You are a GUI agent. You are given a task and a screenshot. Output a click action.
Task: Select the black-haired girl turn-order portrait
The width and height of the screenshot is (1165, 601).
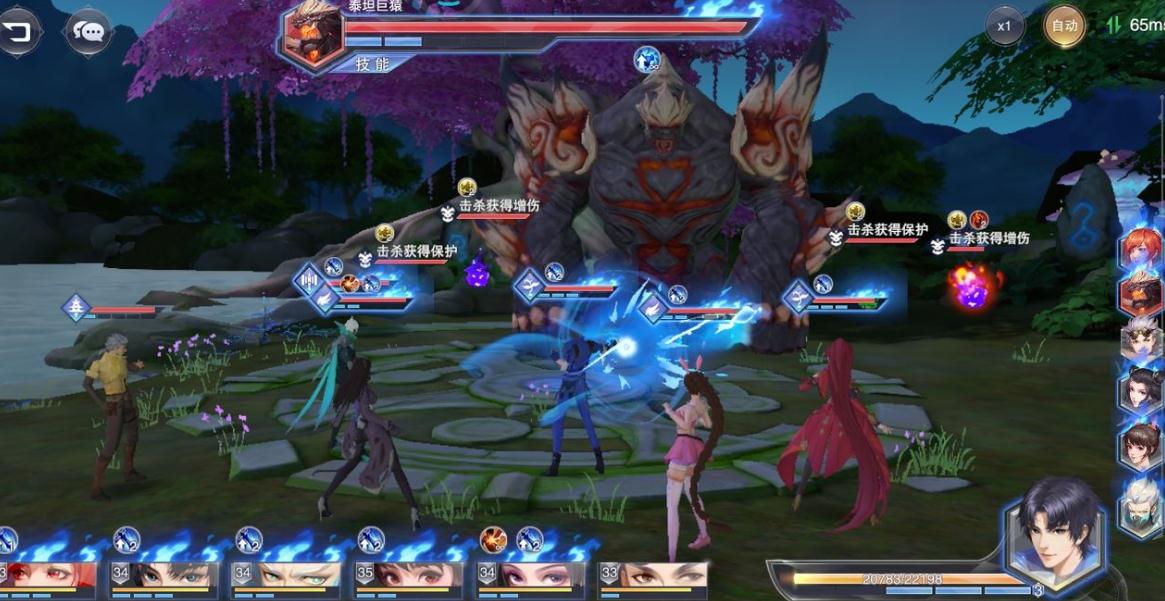tap(1140, 392)
